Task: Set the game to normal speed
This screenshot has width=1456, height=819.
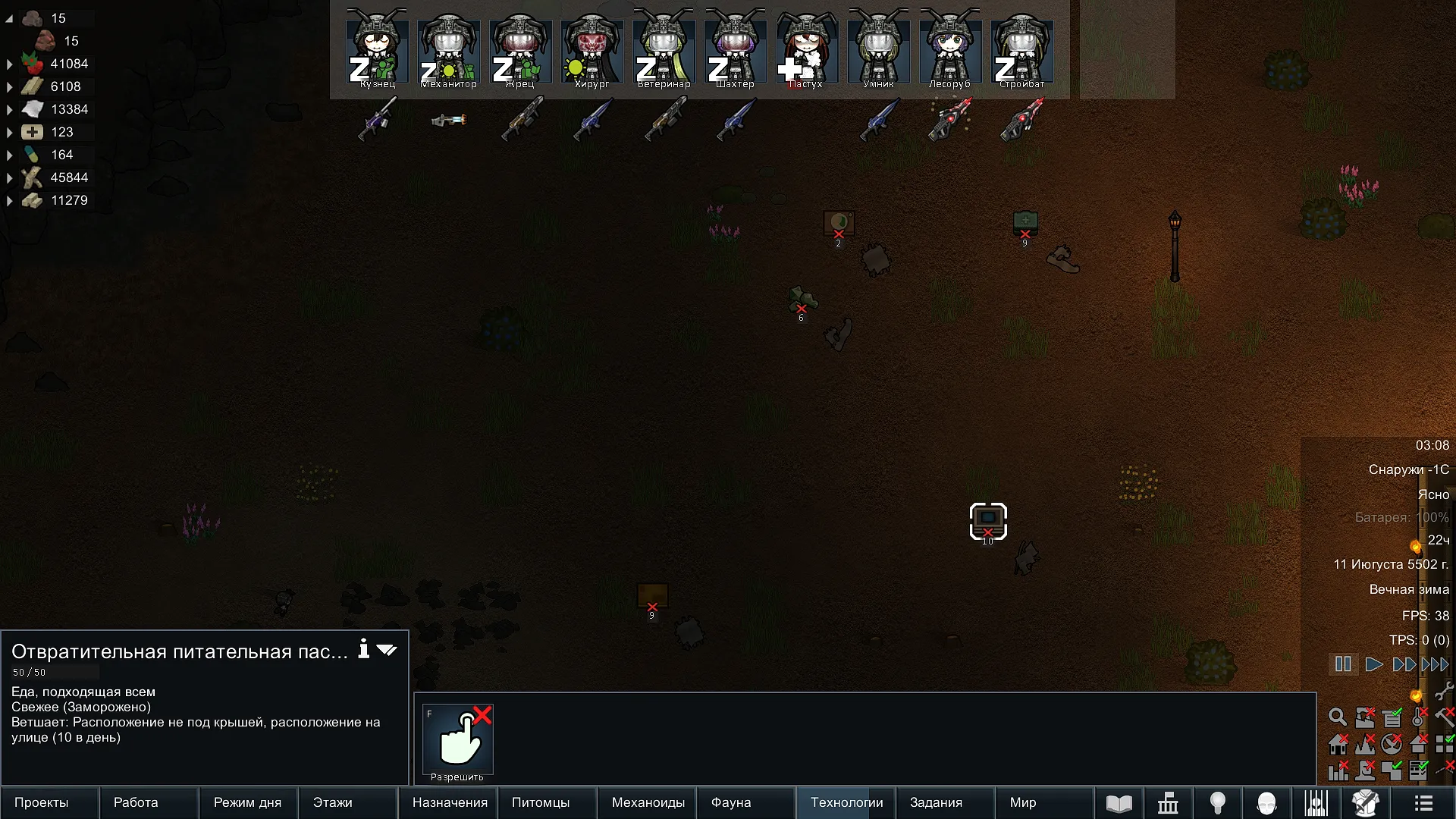Action: pos(1373,664)
